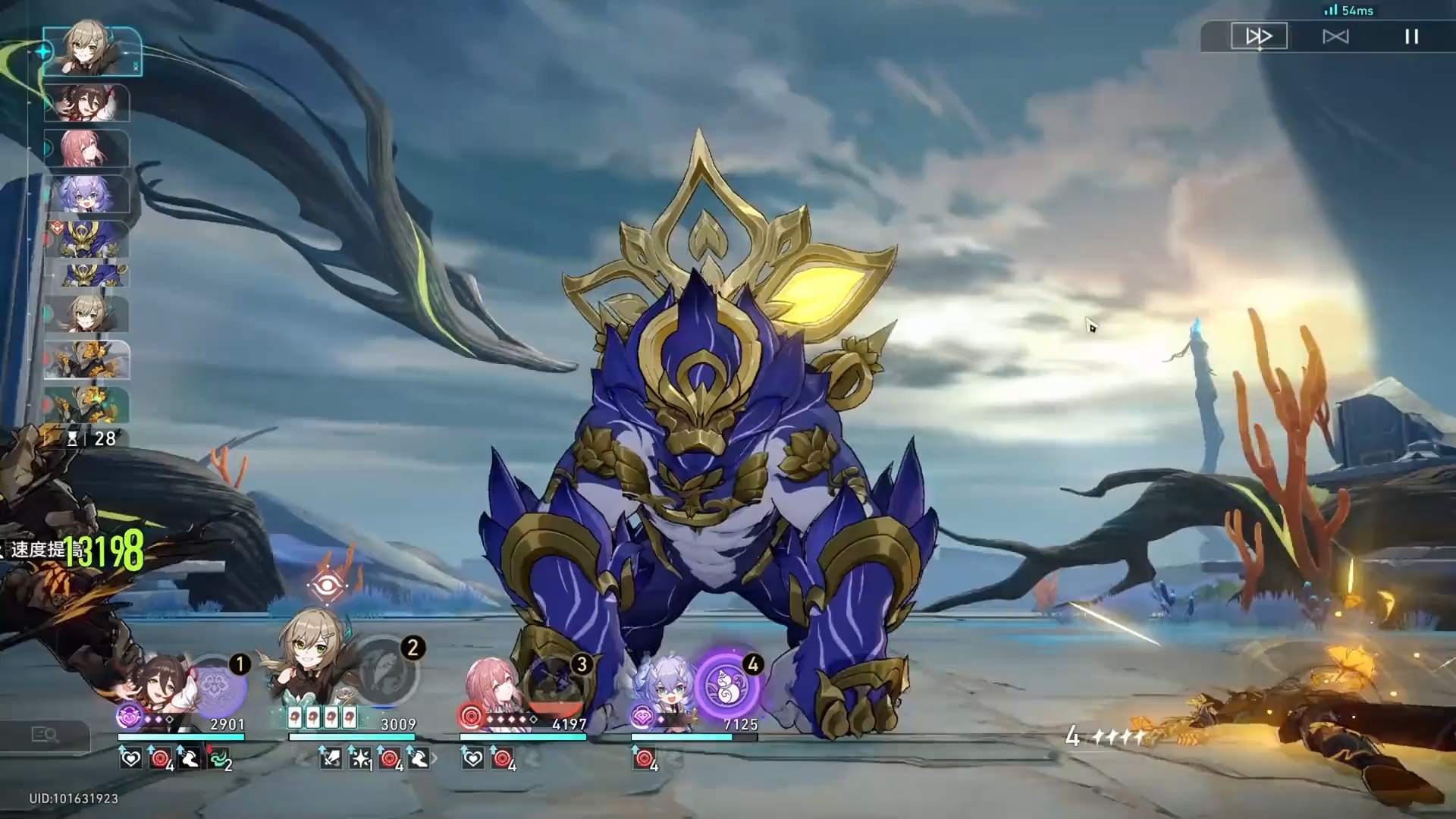The image size is (1456, 819).
Task: Activate the glowing purple gourd ultimate numbered 4
Action: pyautogui.click(x=728, y=686)
